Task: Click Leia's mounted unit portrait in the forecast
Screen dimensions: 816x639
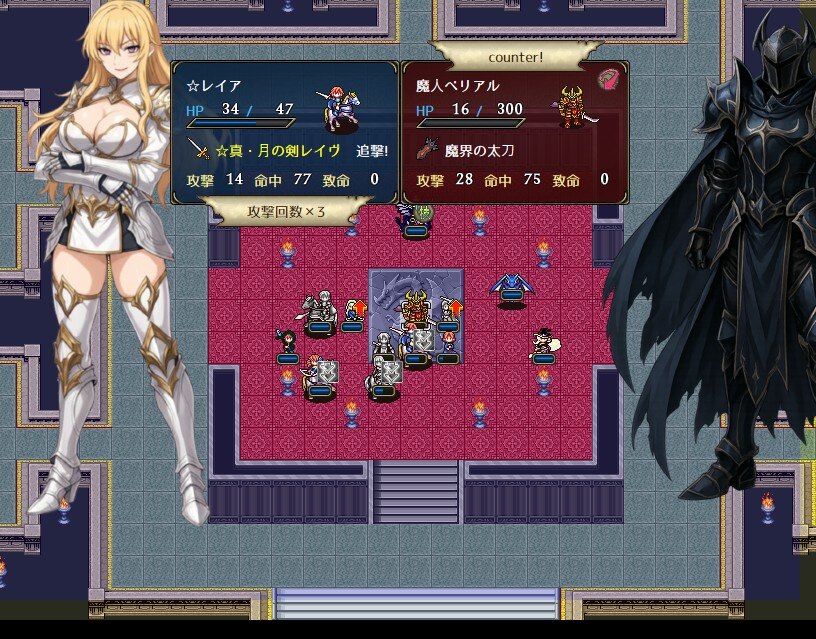Action: (342, 107)
